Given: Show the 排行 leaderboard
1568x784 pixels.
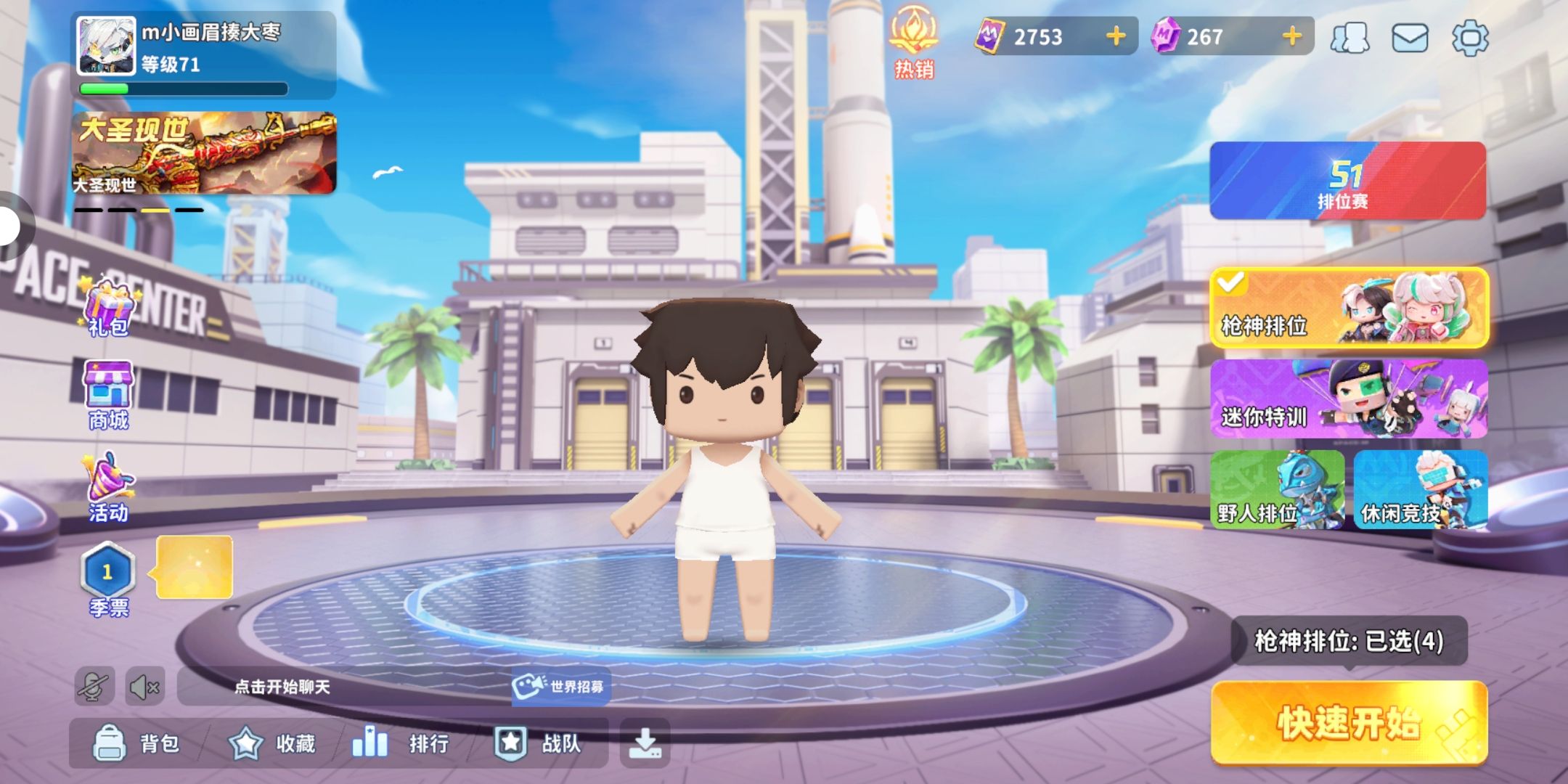Looking at the screenshot, I should coord(401,743).
